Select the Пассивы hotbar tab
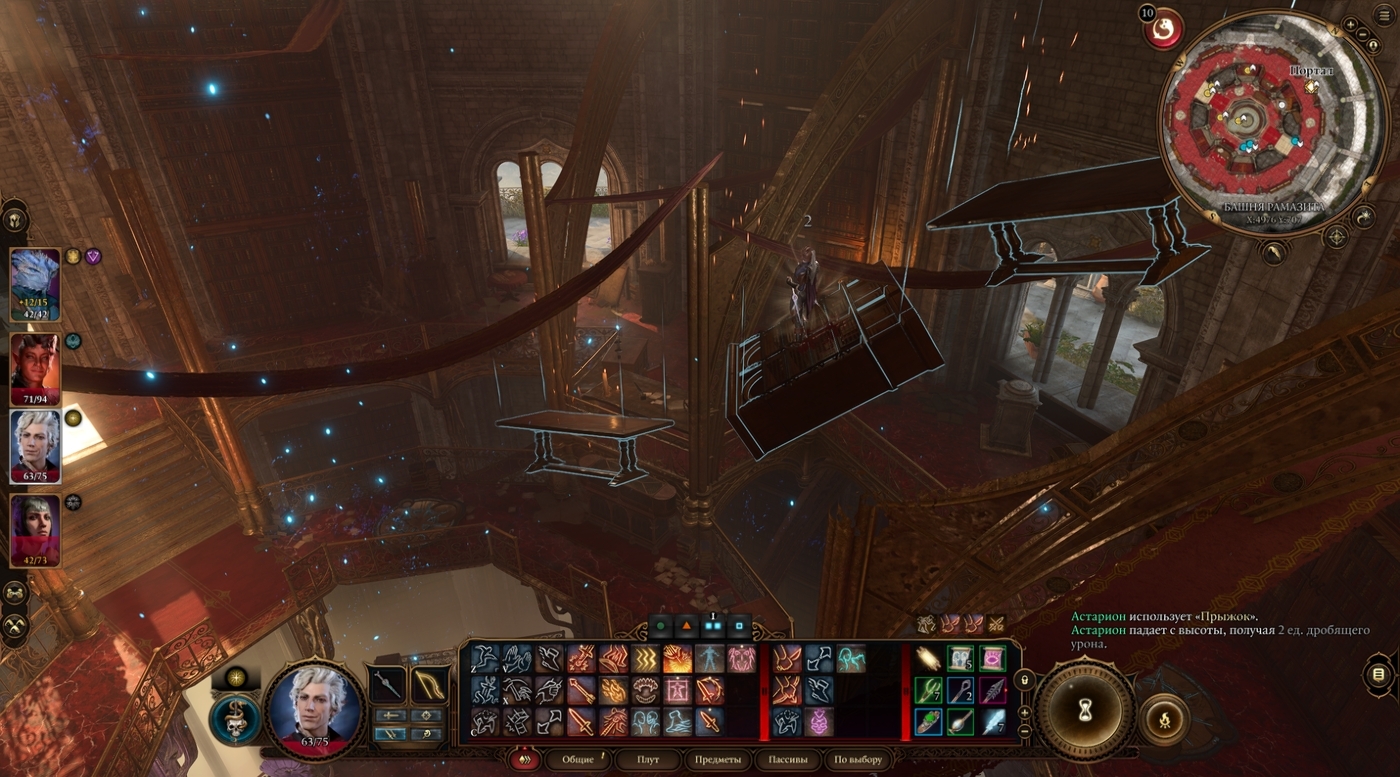Screen dimensions: 1400x777 (787, 759)
